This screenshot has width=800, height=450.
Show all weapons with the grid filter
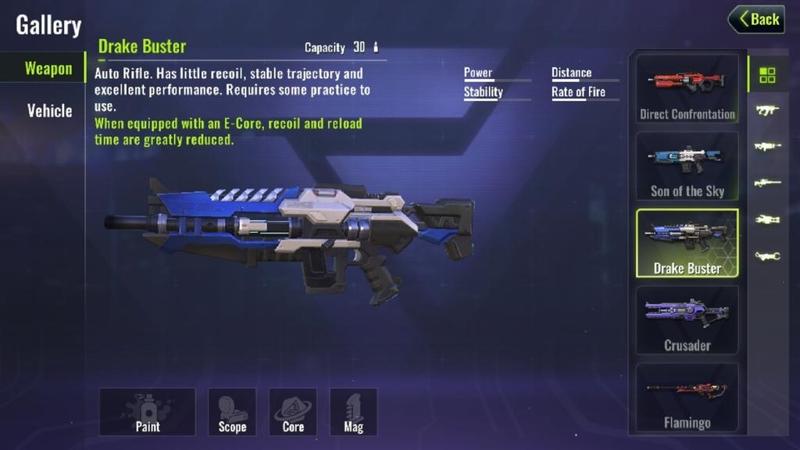click(x=767, y=75)
